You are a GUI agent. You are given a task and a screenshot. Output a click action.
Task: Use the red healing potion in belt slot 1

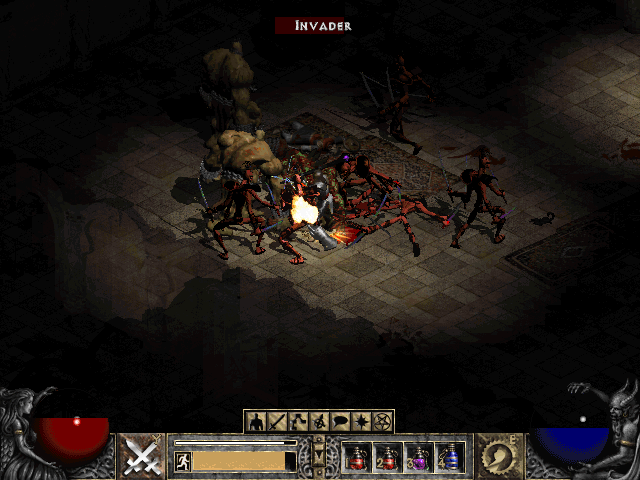coord(357,457)
